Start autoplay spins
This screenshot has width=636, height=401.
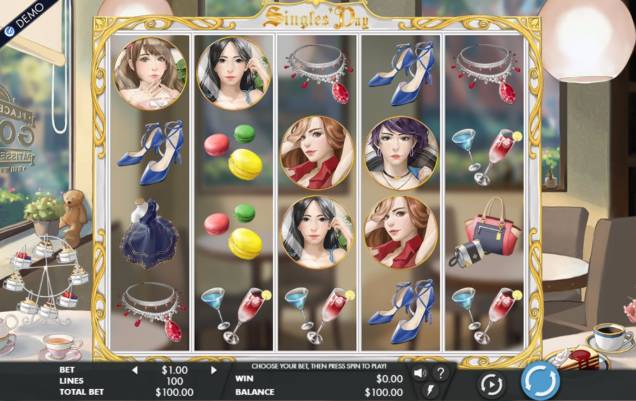click(491, 384)
